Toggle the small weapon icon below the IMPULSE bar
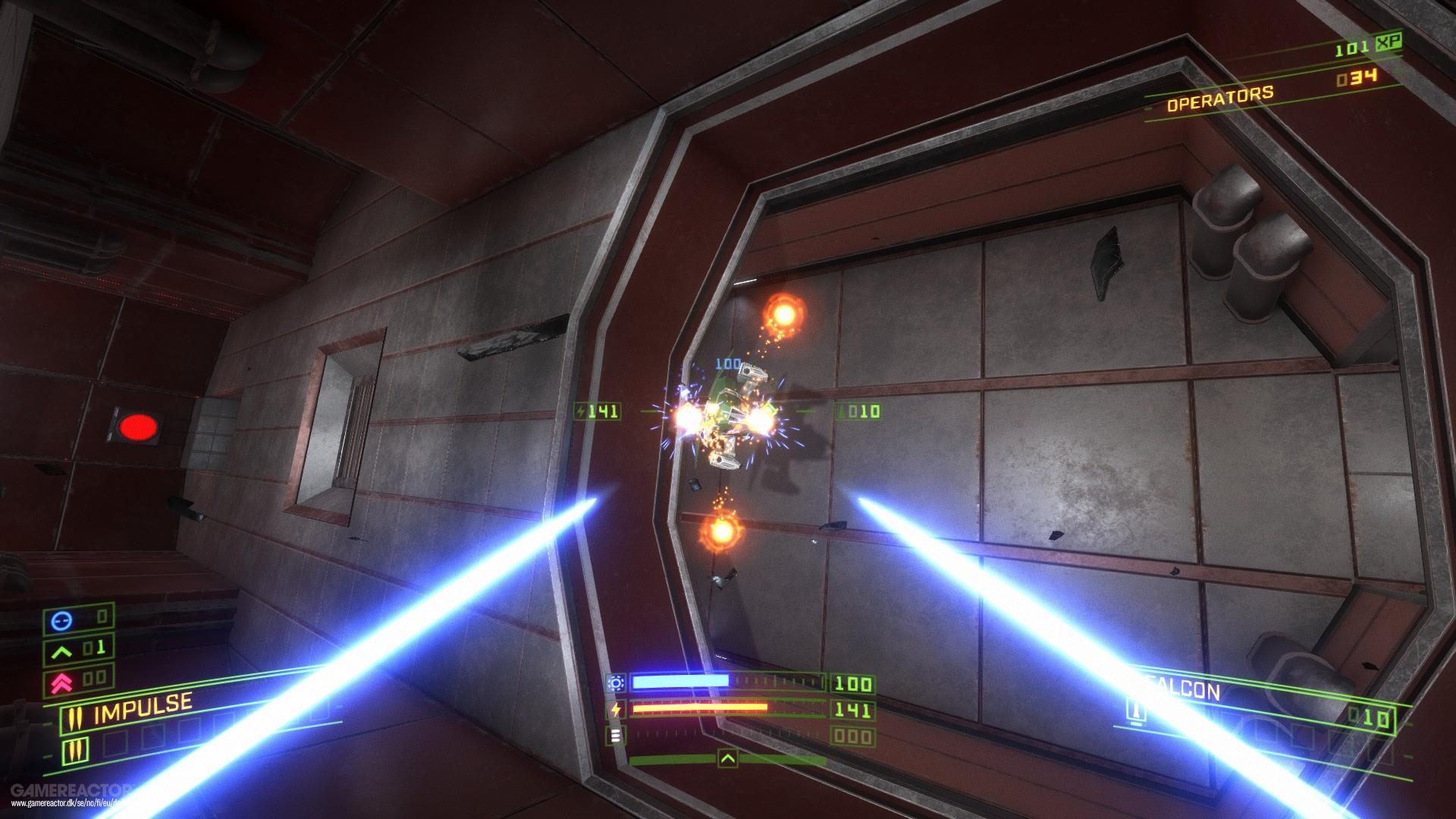1456x819 pixels. pos(74,751)
